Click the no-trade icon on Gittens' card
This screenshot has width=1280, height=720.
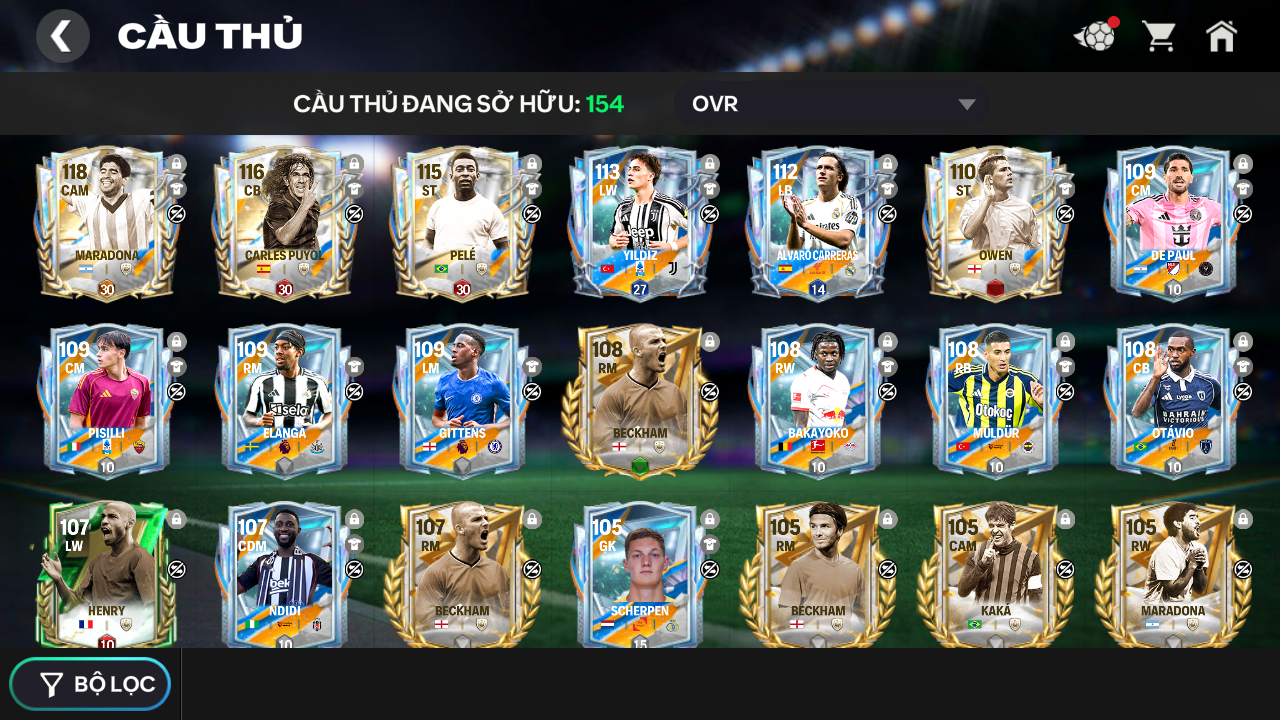pos(532,390)
